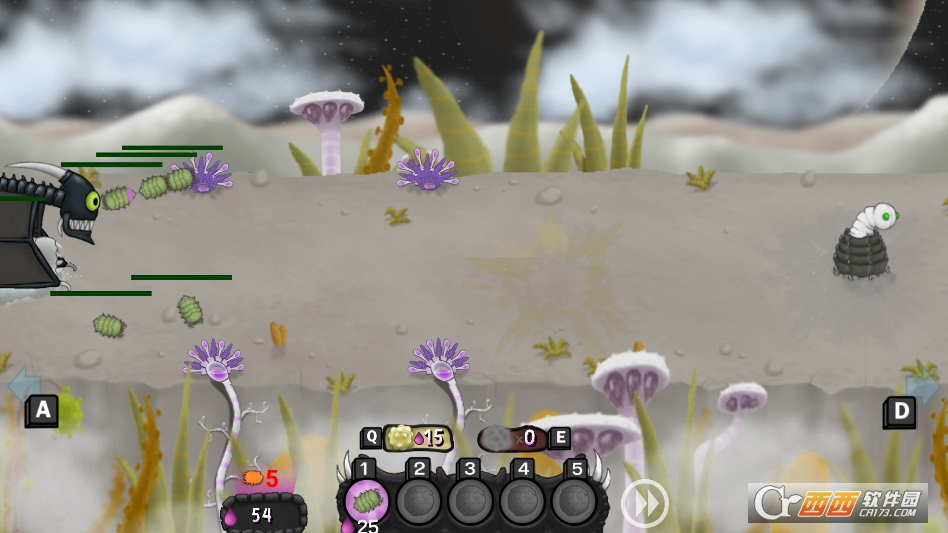Spawn the green larva unit in slot 1
Screen dimensions: 948x533
tap(367, 501)
